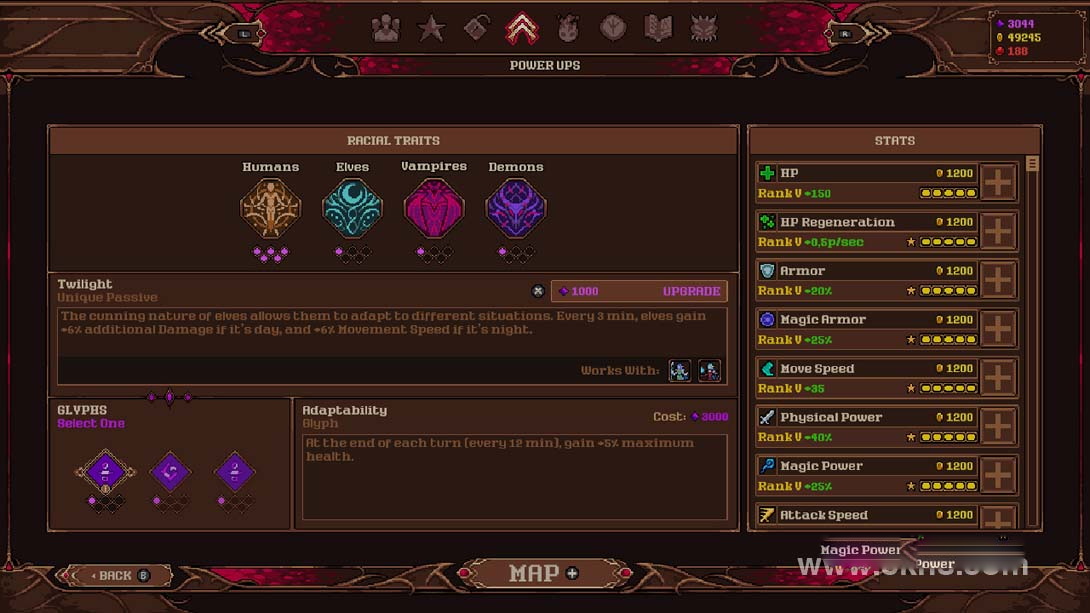This screenshot has height=613, width=1090.
Task: Select the Elves racial trait emblem
Action: pyautogui.click(x=352, y=208)
